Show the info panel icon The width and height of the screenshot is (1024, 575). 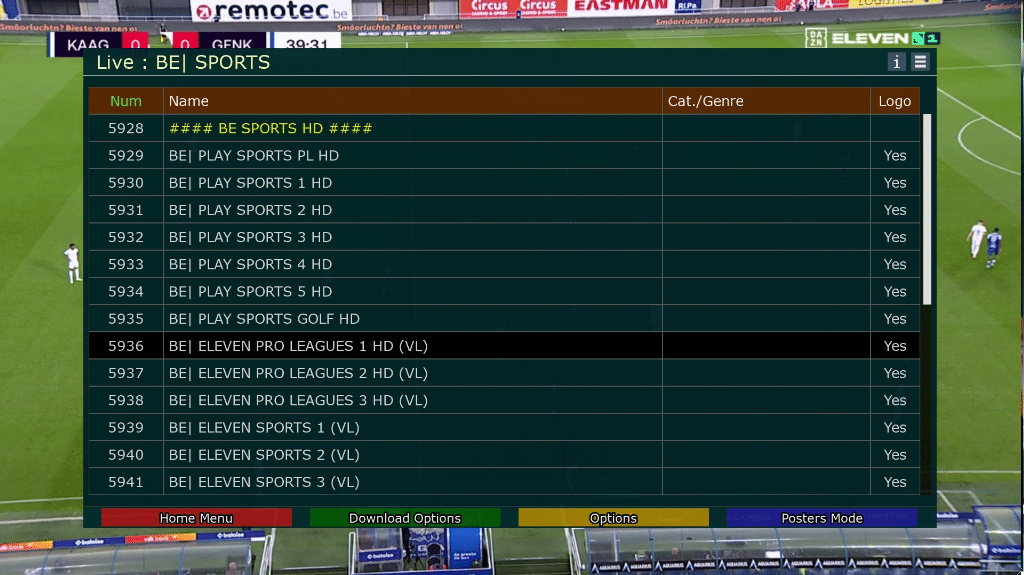(897, 62)
